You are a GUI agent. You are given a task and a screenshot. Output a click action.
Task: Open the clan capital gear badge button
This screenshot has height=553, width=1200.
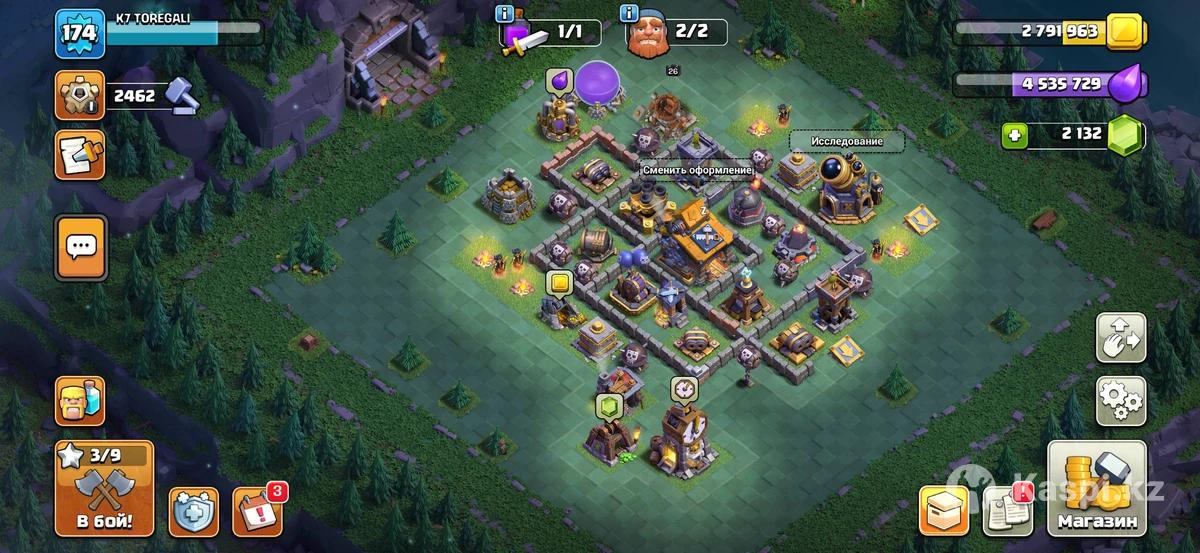[x=79, y=96]
